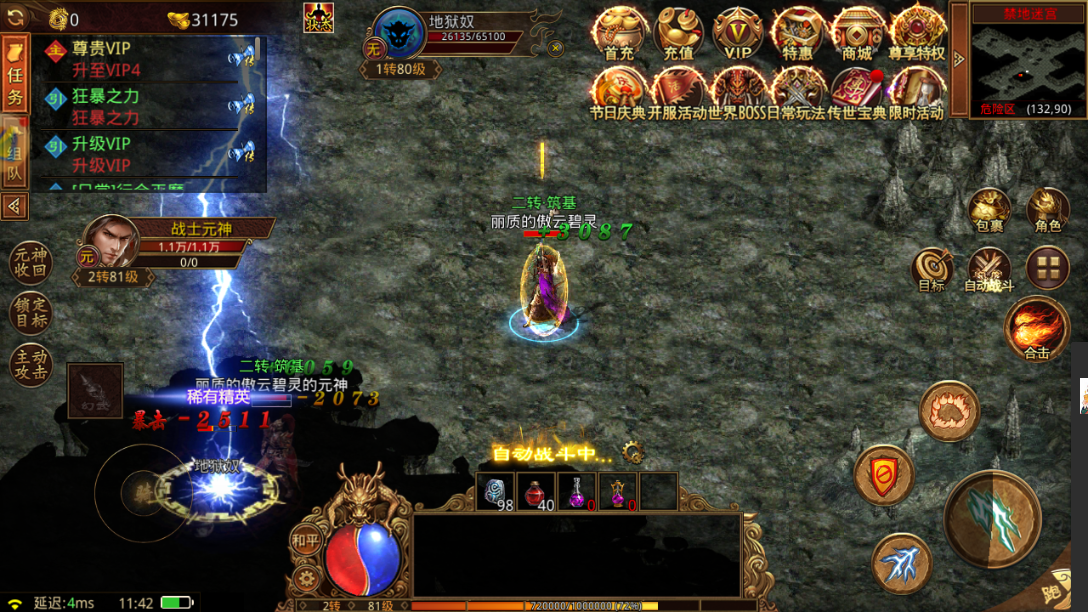Change the 和平 attack mode
1088x612 pixels.
pos(306,541)
